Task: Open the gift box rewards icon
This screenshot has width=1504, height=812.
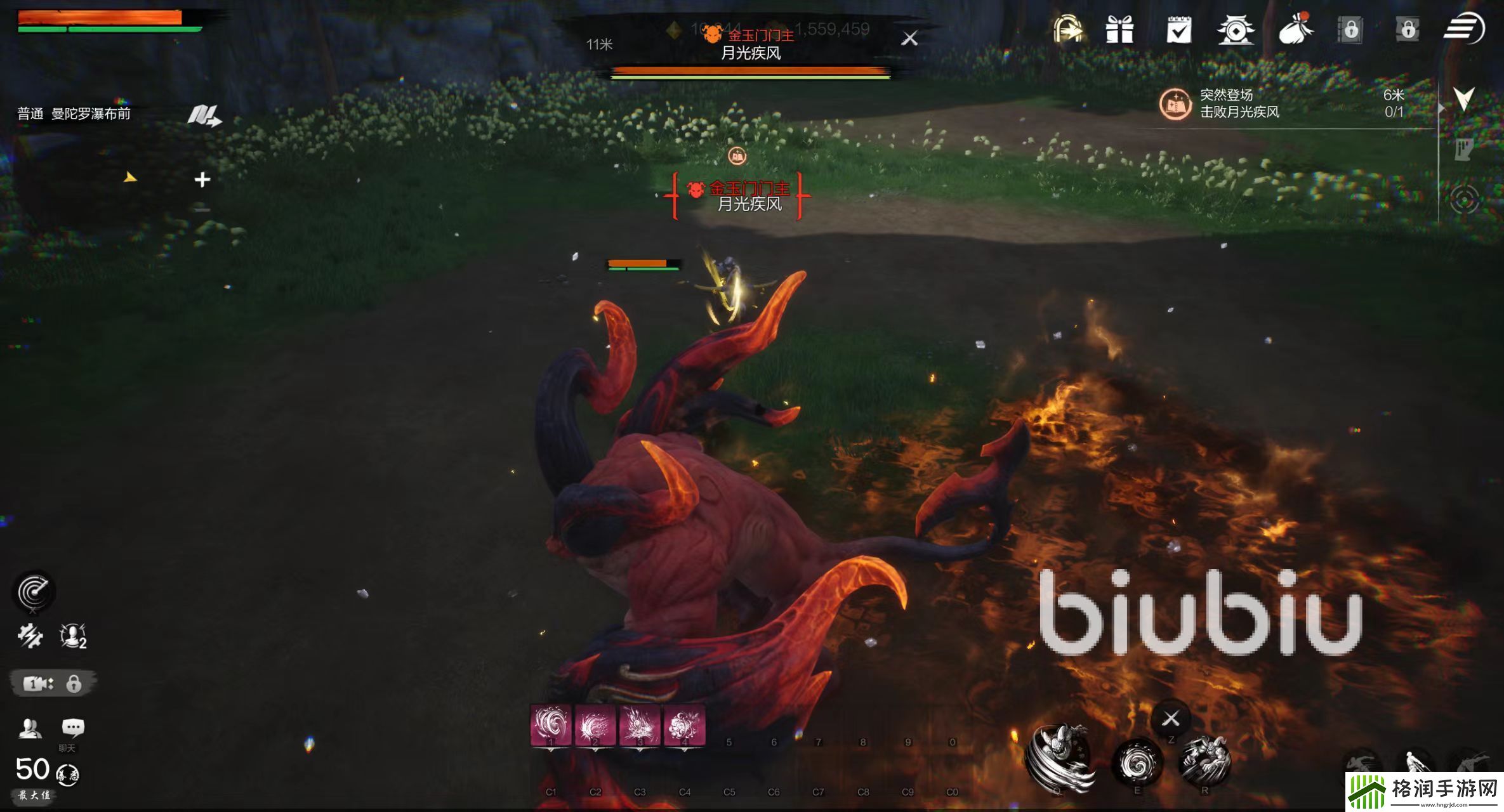Action: pyautogui.click(x=1119, y=29)
